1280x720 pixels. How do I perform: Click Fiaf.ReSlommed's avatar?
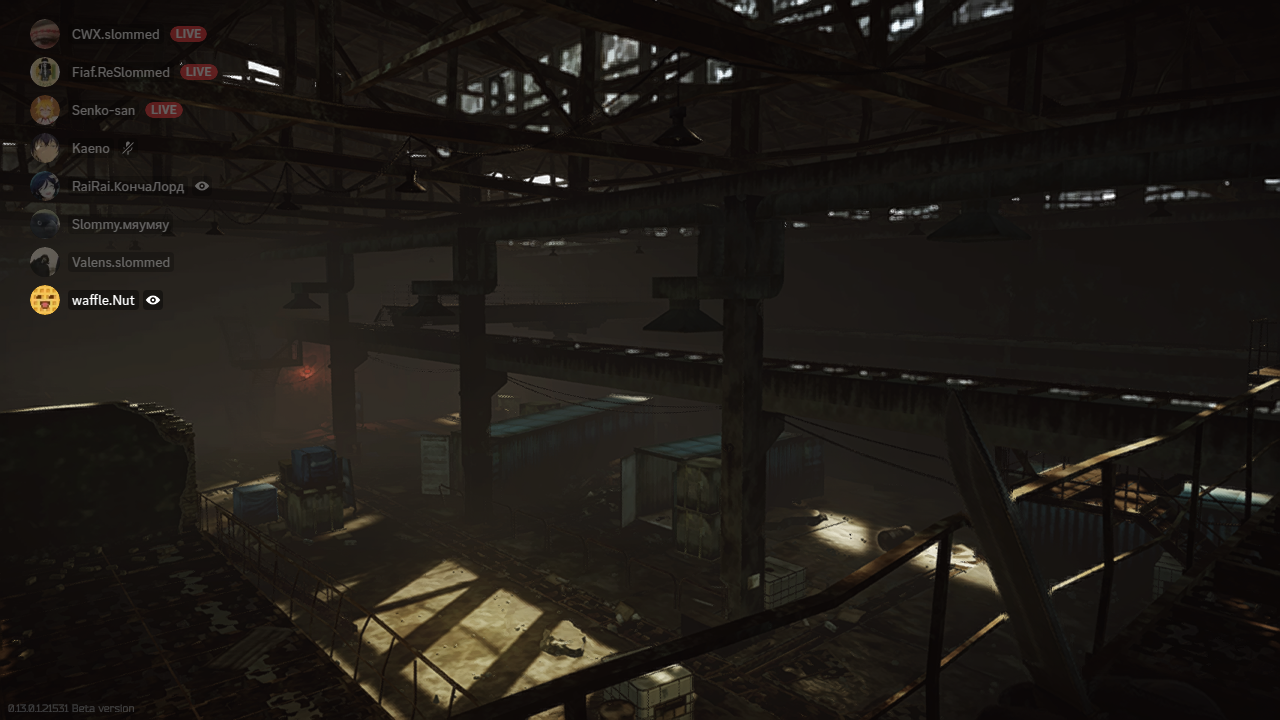[x=45, y=71]
